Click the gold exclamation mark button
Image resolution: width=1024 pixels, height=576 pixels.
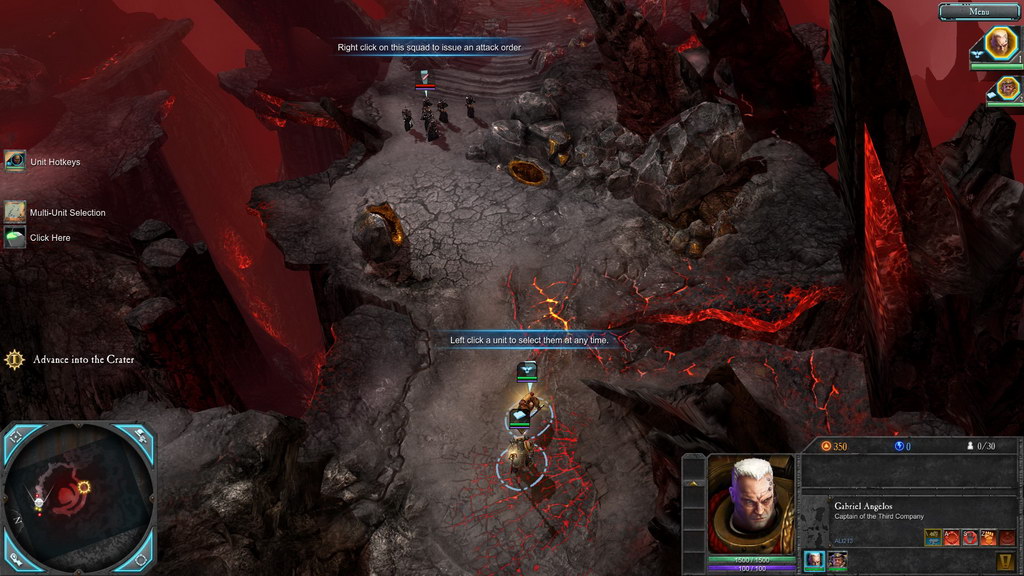pos(1007,562)
